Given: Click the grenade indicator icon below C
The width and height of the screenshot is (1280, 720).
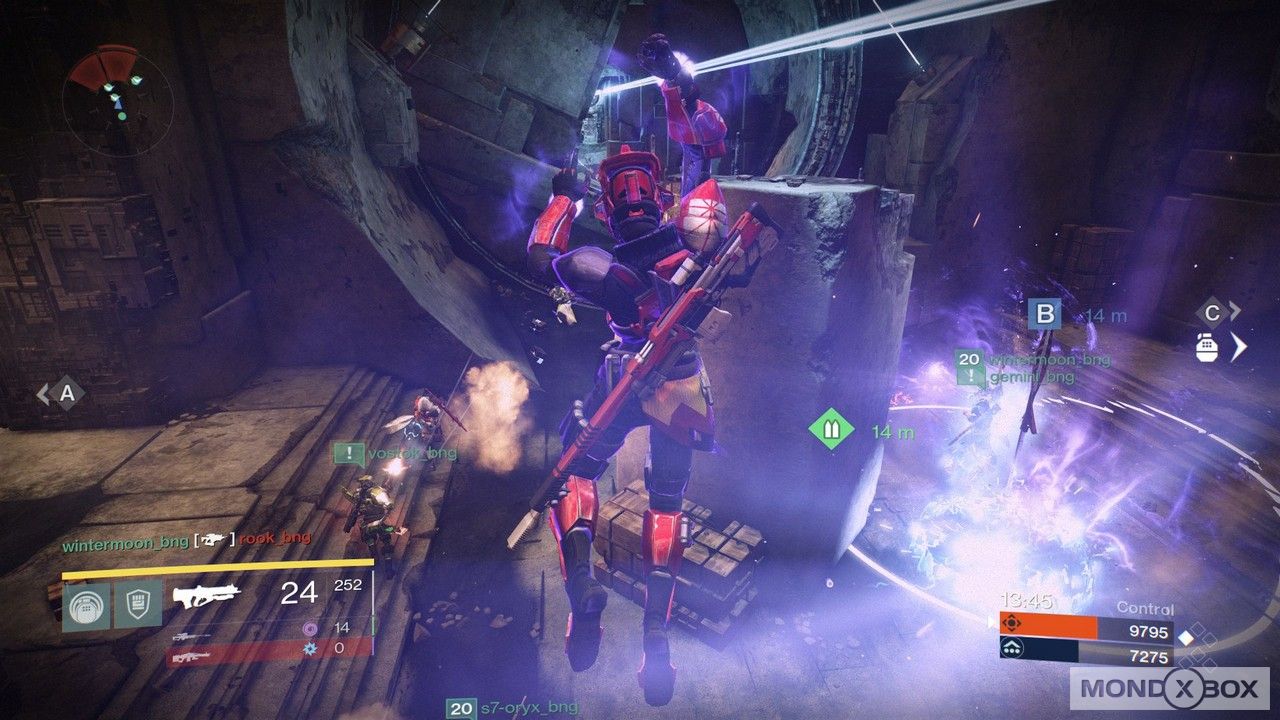Looking at the screenshot, I should (x=1208, y=346).
